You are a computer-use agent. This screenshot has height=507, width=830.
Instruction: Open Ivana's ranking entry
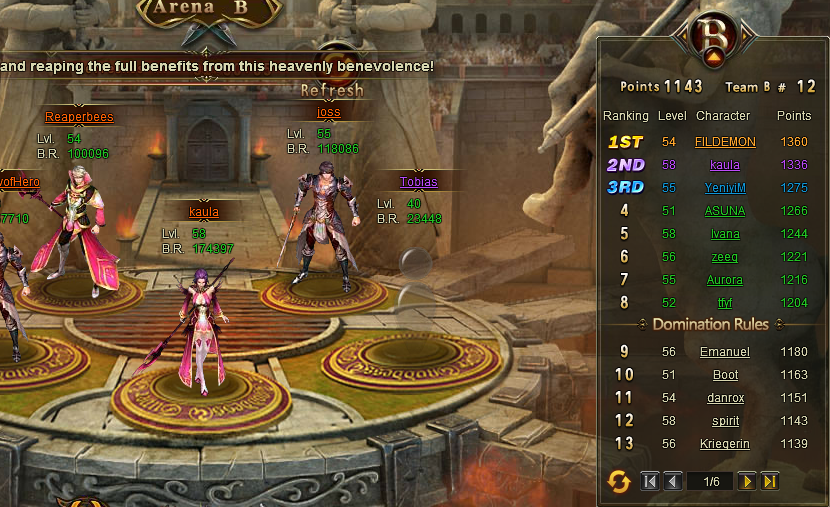point(725,234)
